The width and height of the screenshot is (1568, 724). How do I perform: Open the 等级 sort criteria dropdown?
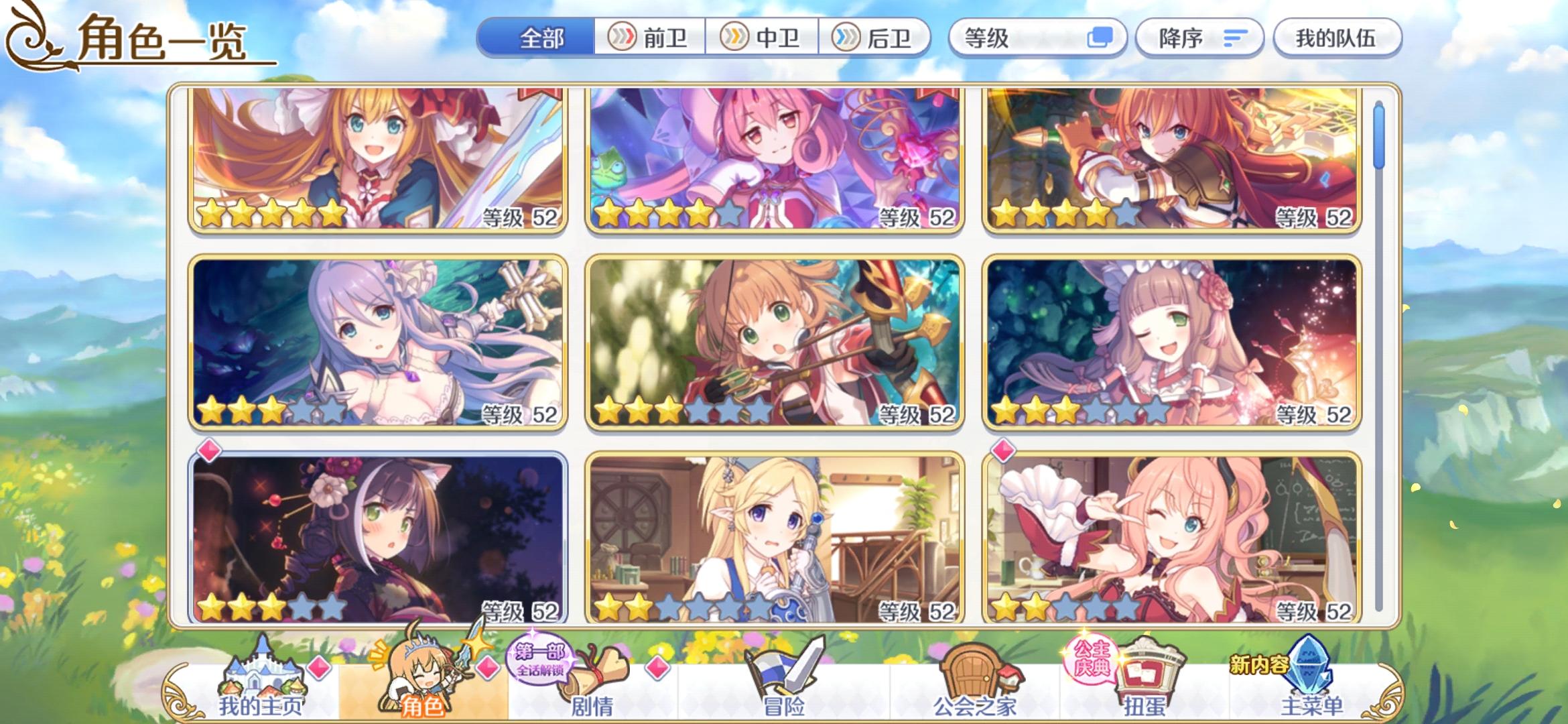click(x=1038, y=38)
